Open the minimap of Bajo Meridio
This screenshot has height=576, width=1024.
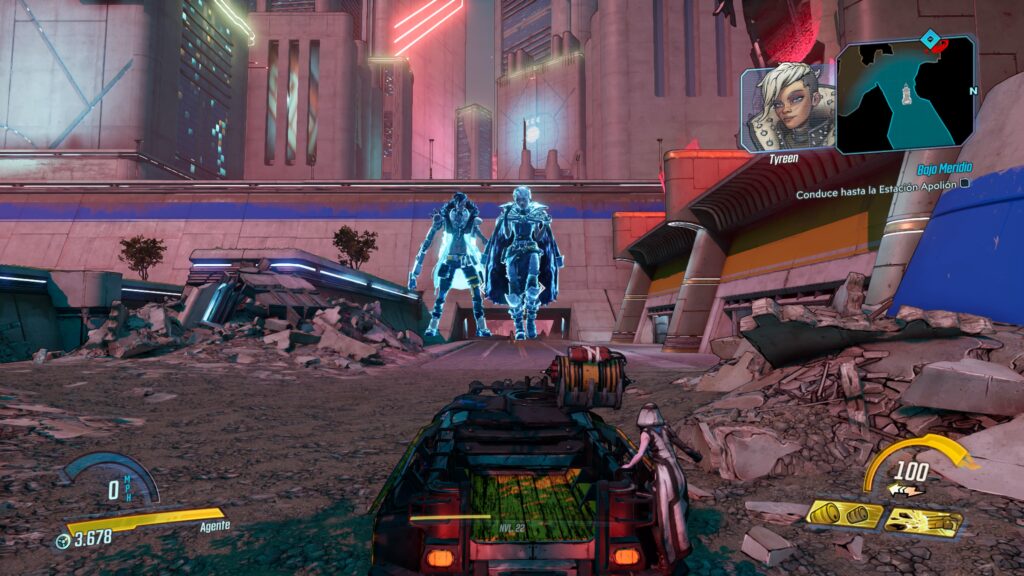tap(906, 94)
